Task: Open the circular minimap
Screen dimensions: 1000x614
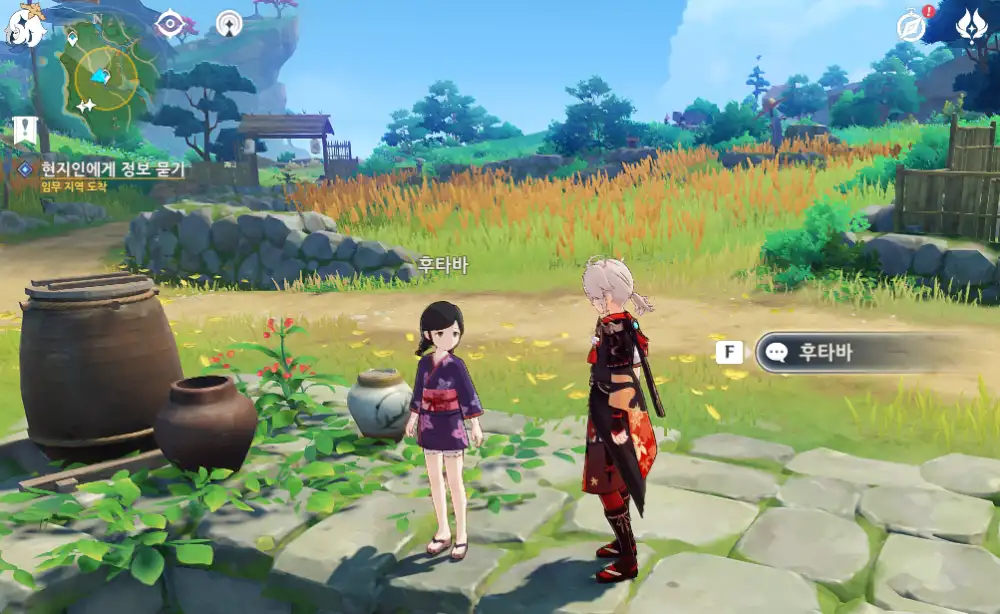Action: click(105, 75)
